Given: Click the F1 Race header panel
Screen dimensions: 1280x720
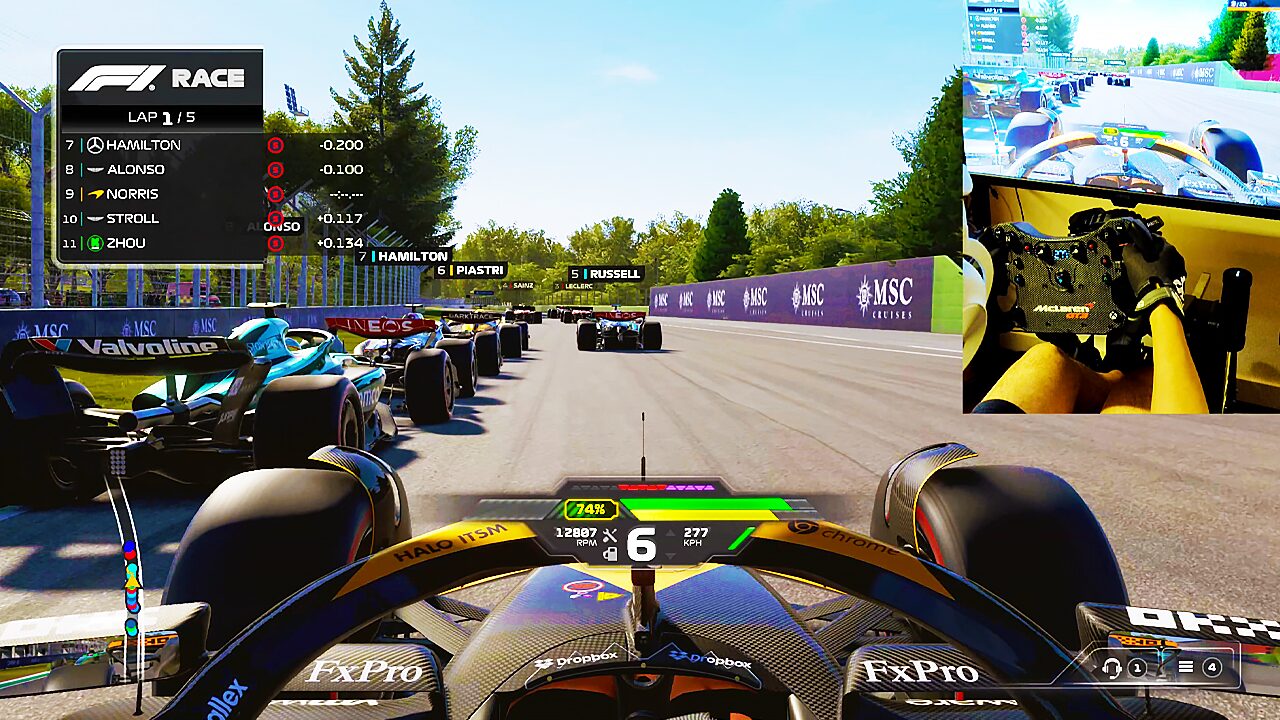Looking at the screenshot, I should [x=160, y=78].
